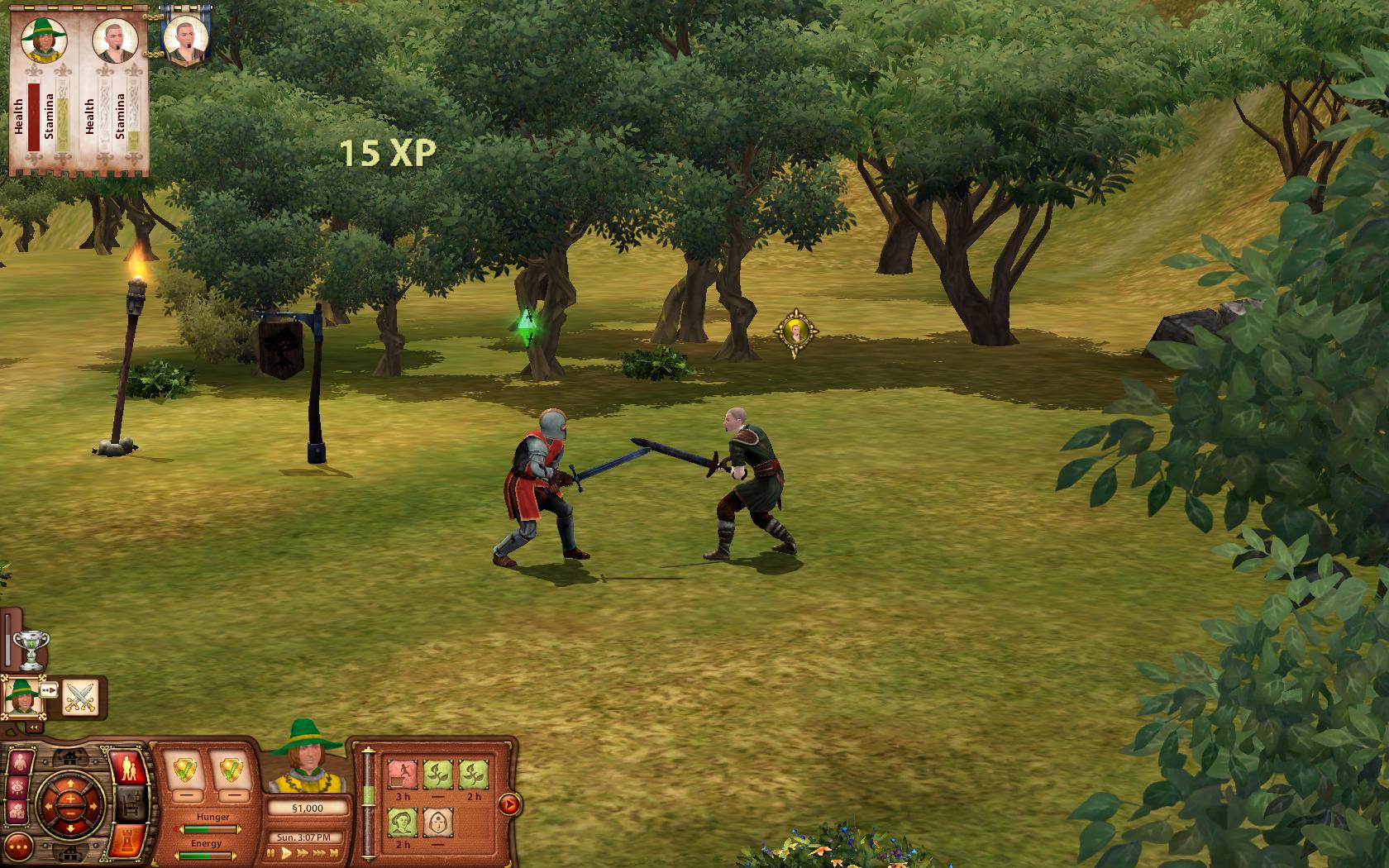Set game speed to triple fast-forward
Screen dimensions: 1389x868
(320, 854)
